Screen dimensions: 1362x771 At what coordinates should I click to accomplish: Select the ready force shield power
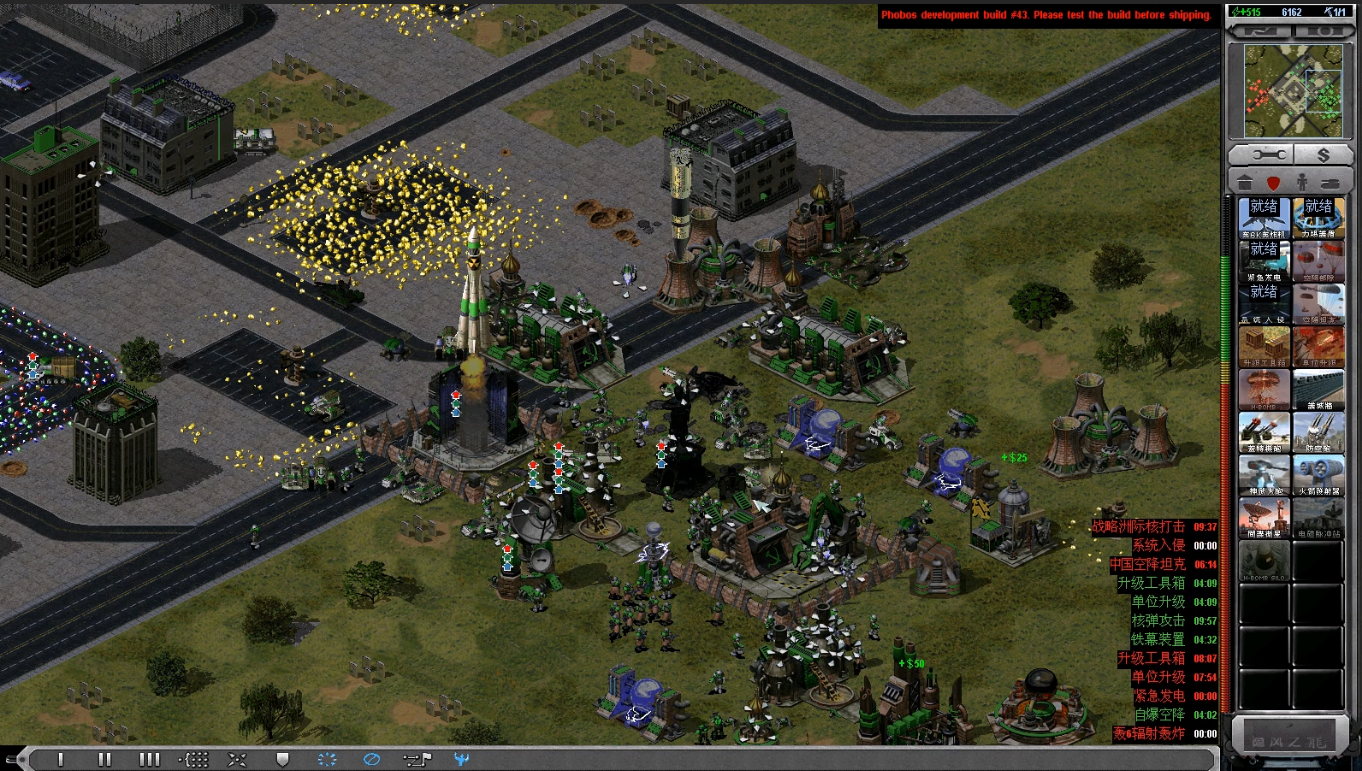(x=1318, y=217)
